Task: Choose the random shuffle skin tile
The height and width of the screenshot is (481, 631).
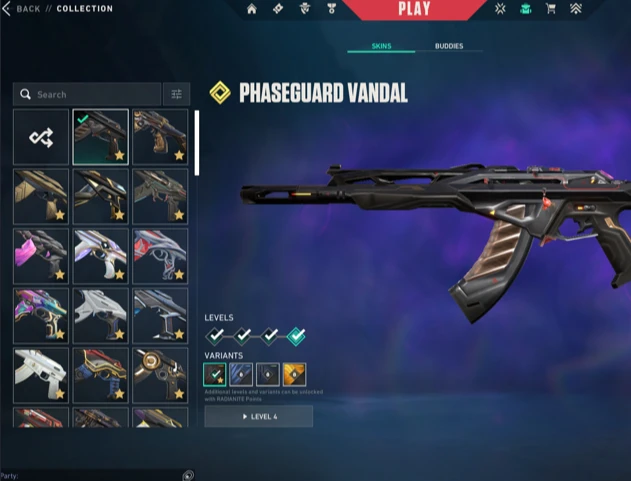Action: tap(41, 137)
